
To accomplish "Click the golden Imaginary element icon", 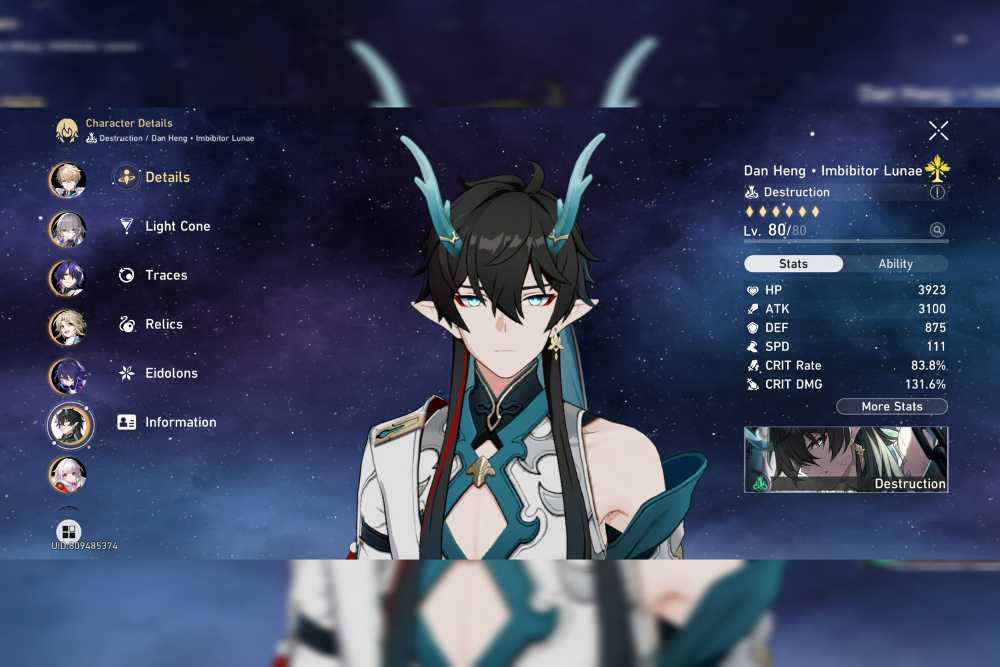I will pos(937,168).
